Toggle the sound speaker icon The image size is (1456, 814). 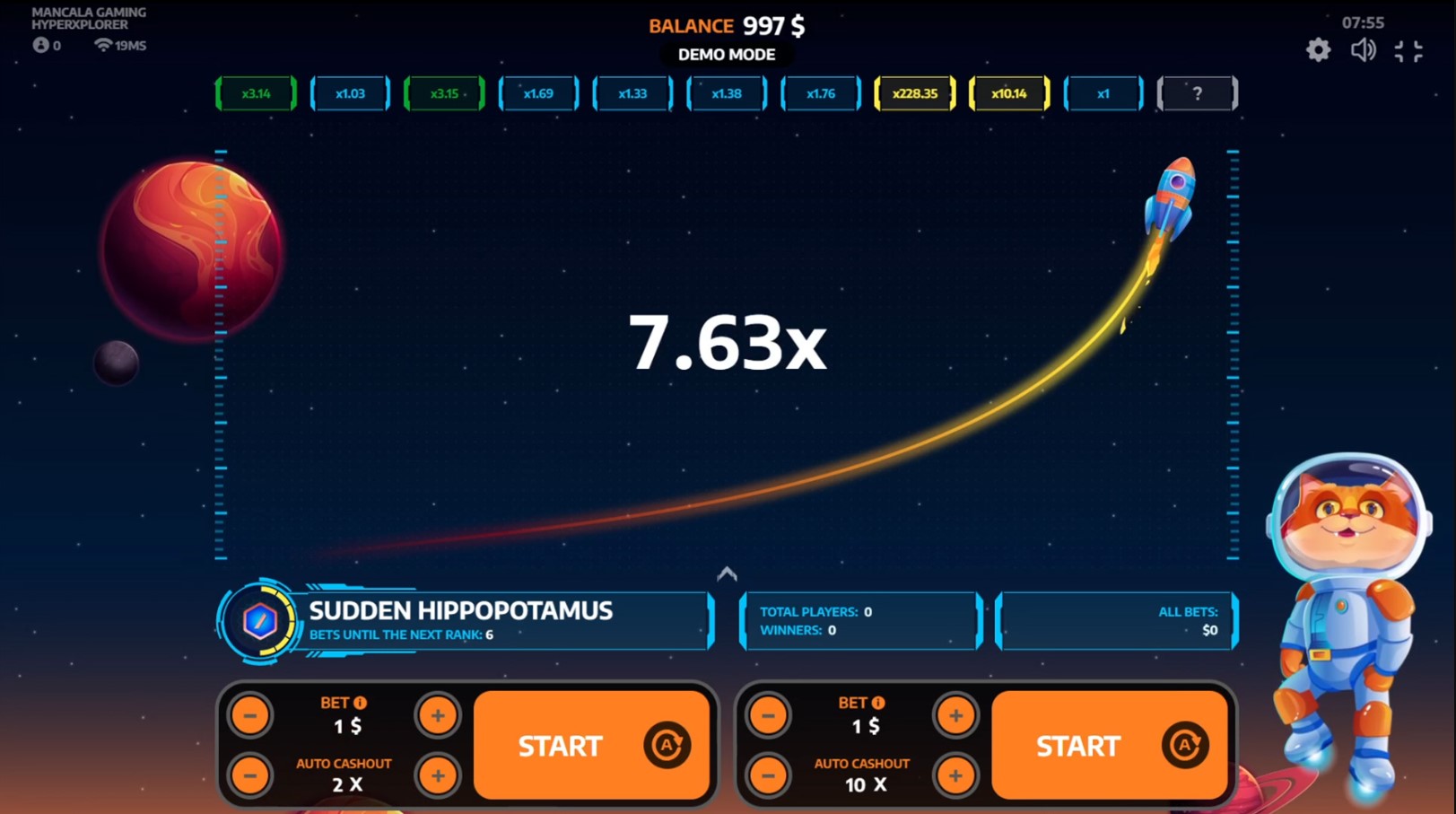tap(1363, 50)
